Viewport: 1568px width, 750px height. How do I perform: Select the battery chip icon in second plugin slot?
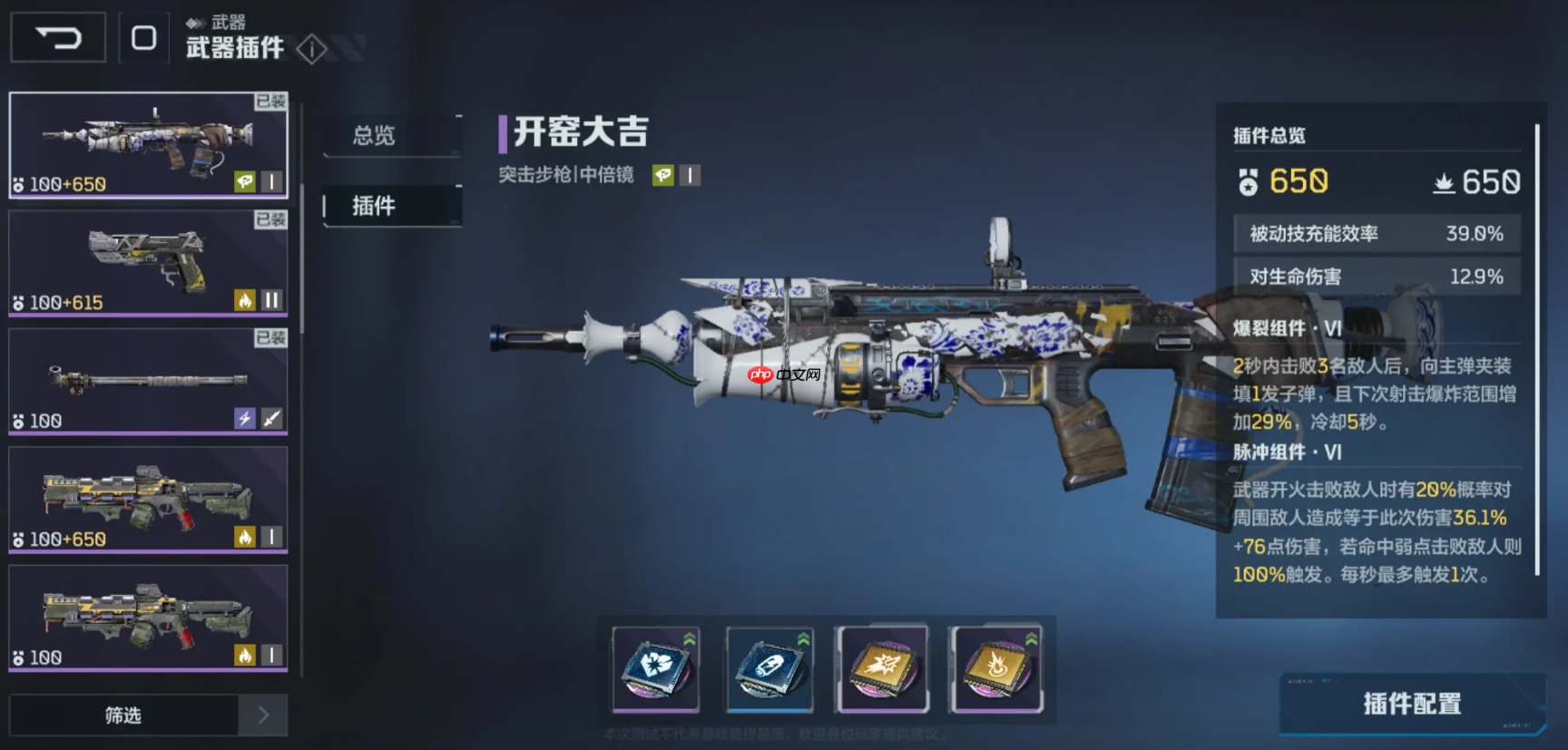(770, 671)
